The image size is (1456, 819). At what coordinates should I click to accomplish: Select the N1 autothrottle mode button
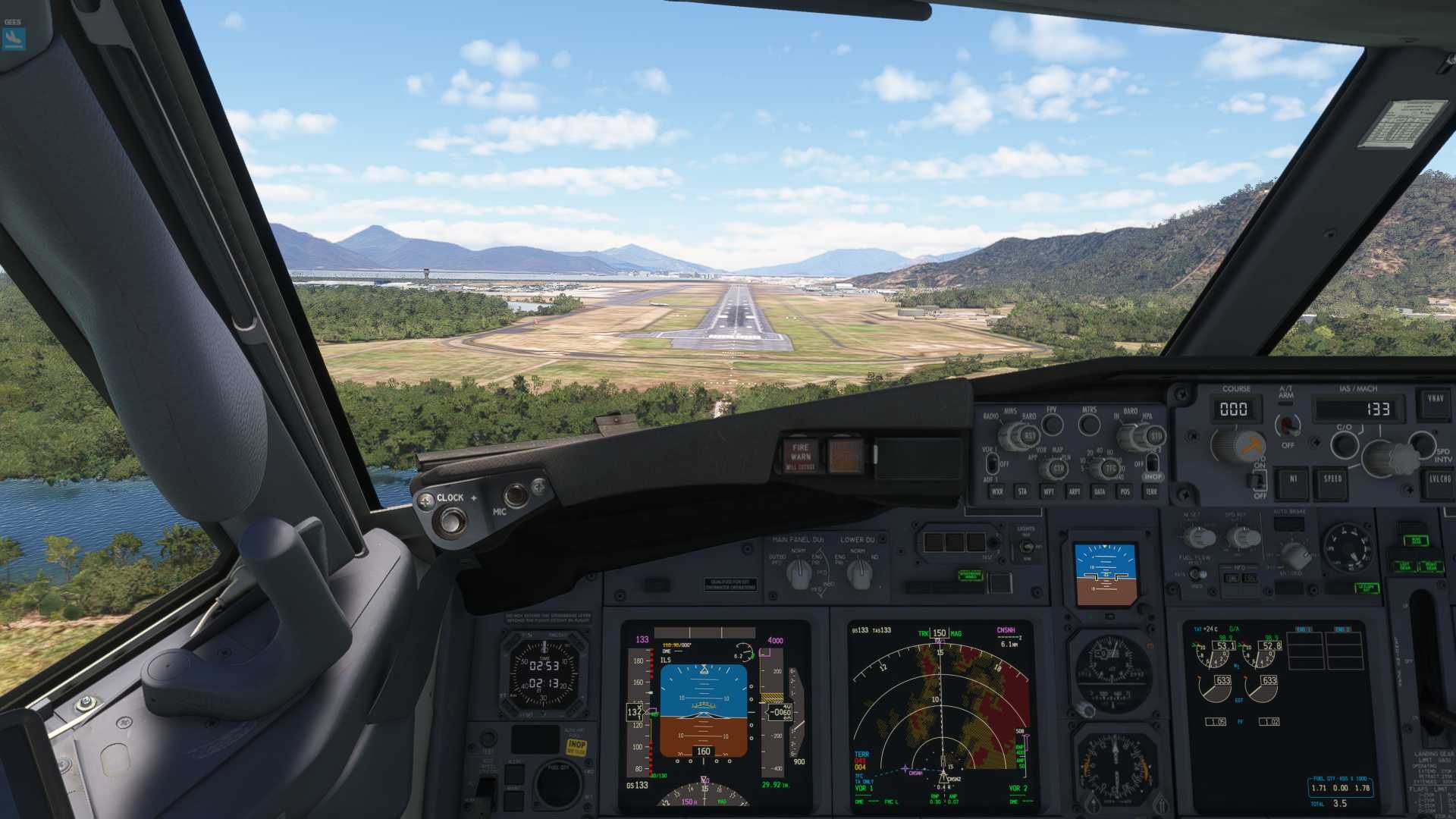coord(1293,480)
